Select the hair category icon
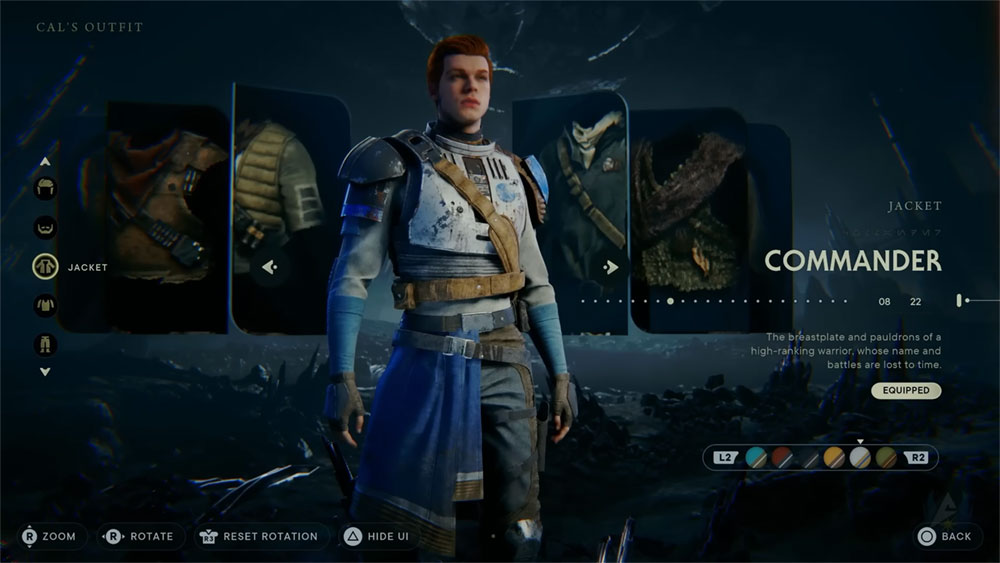The width and height of the screenshot is (1000, 563). coord(45,188)
